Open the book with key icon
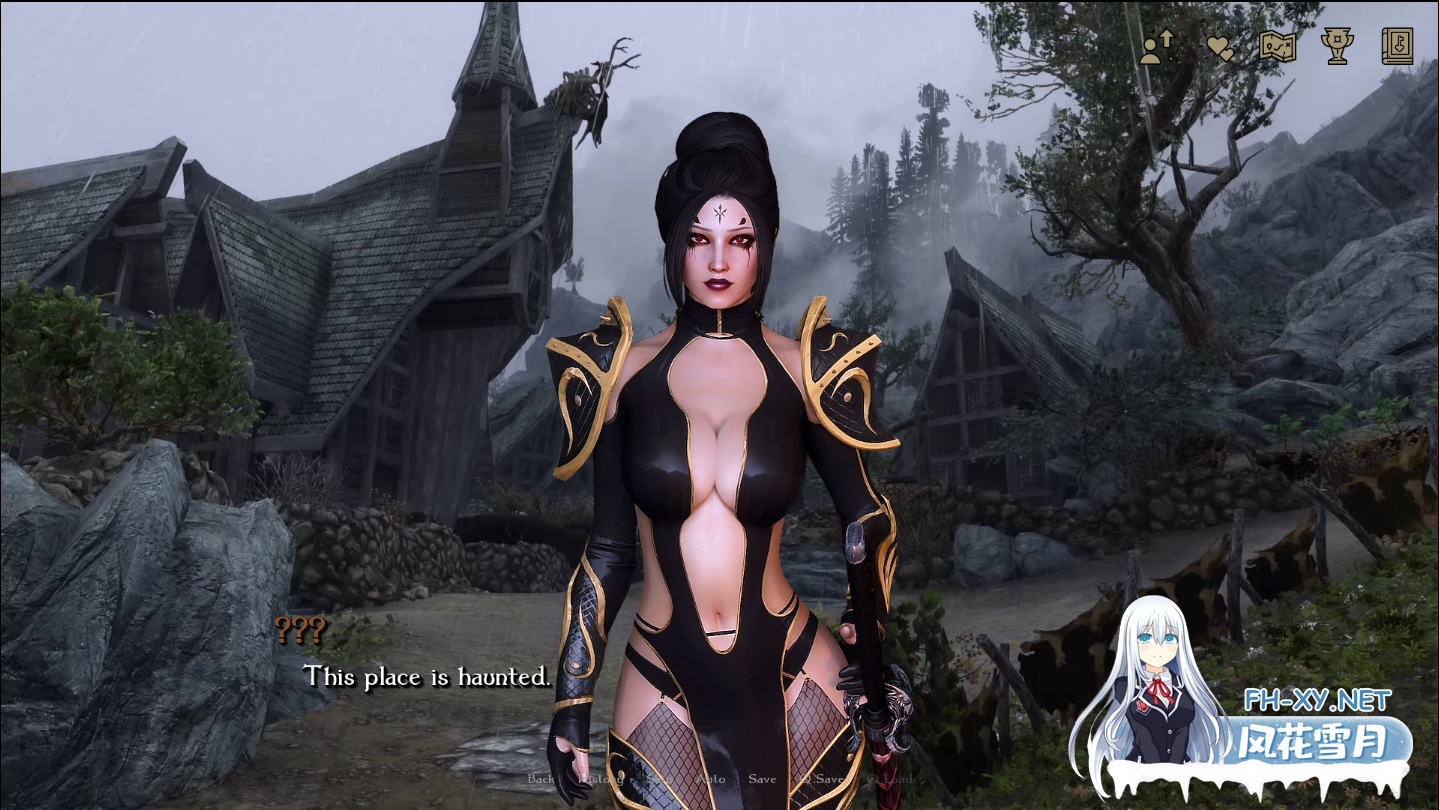 coord(1397,47)
